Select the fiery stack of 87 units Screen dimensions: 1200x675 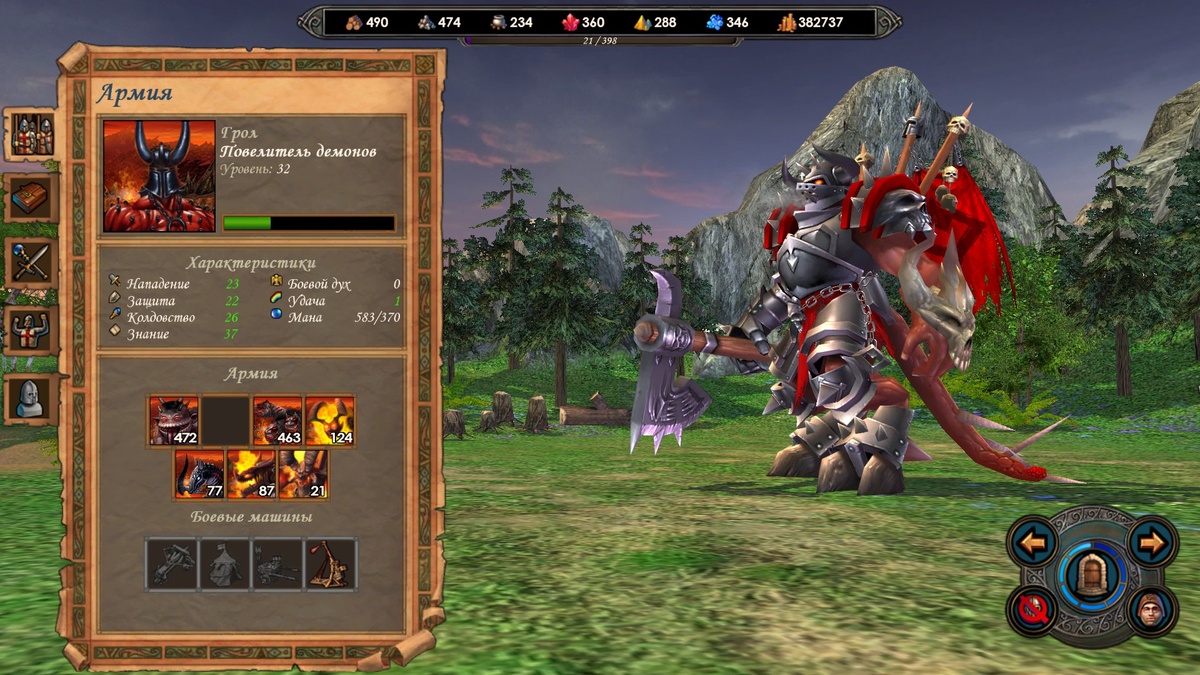click(252, 473)
